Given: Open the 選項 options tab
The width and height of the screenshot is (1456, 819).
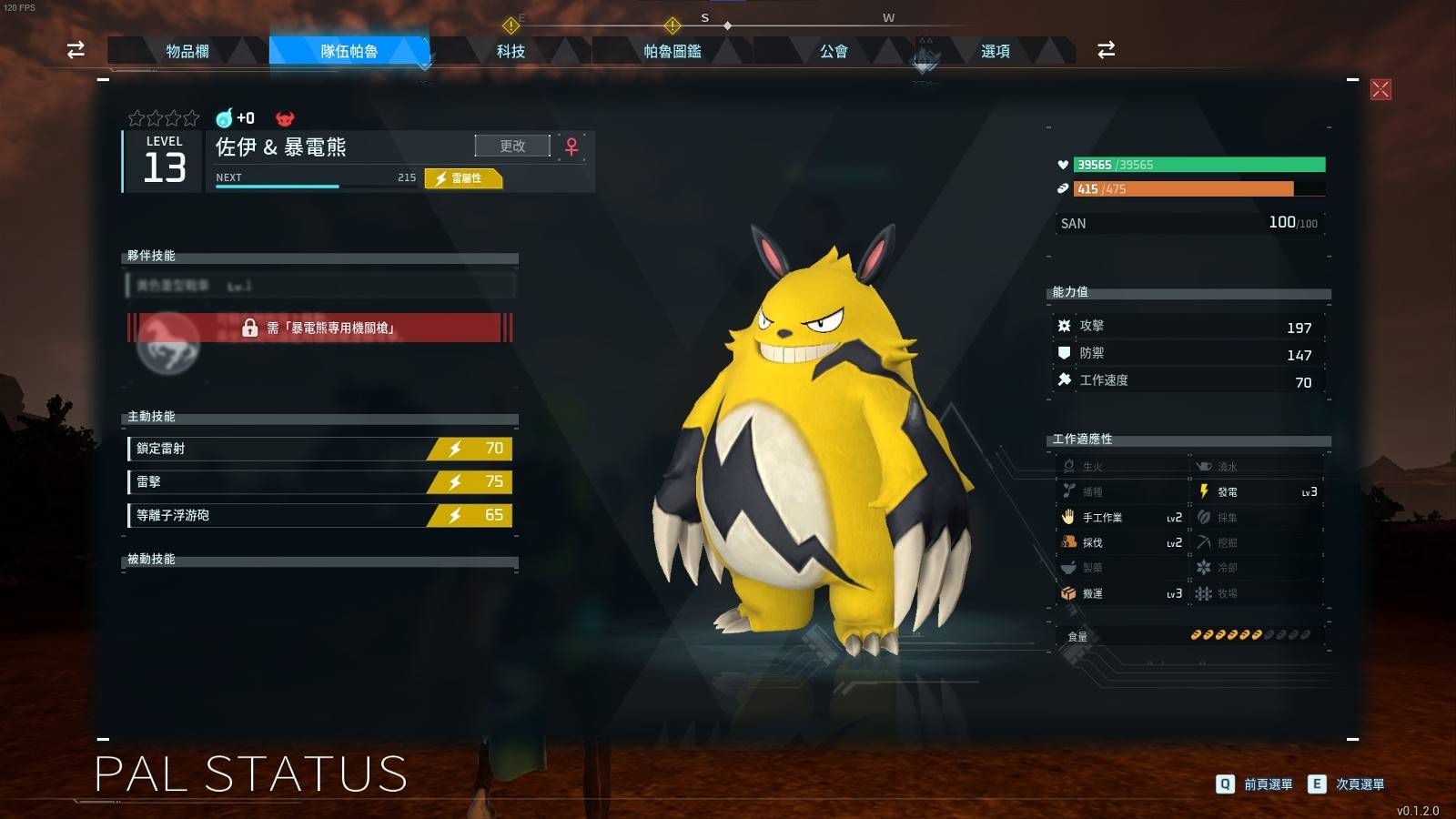Looking at the screenshot, I should [x=995, y=51].
